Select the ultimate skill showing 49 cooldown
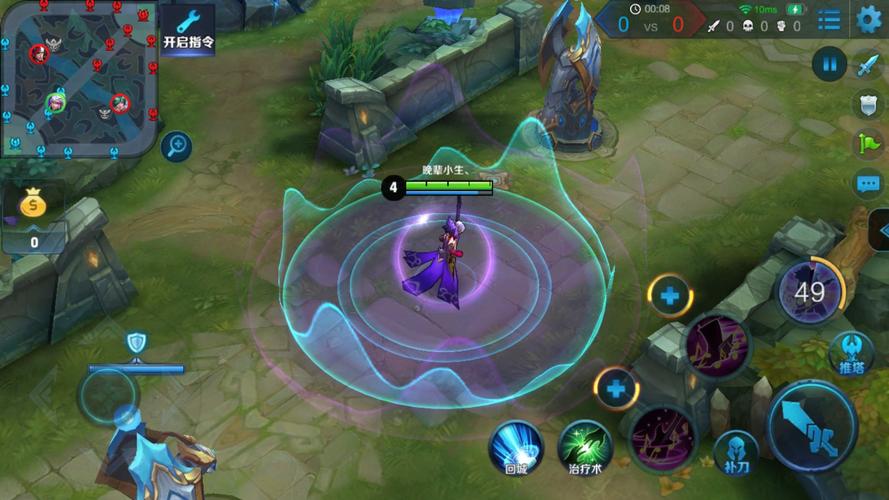 [809, 292]
